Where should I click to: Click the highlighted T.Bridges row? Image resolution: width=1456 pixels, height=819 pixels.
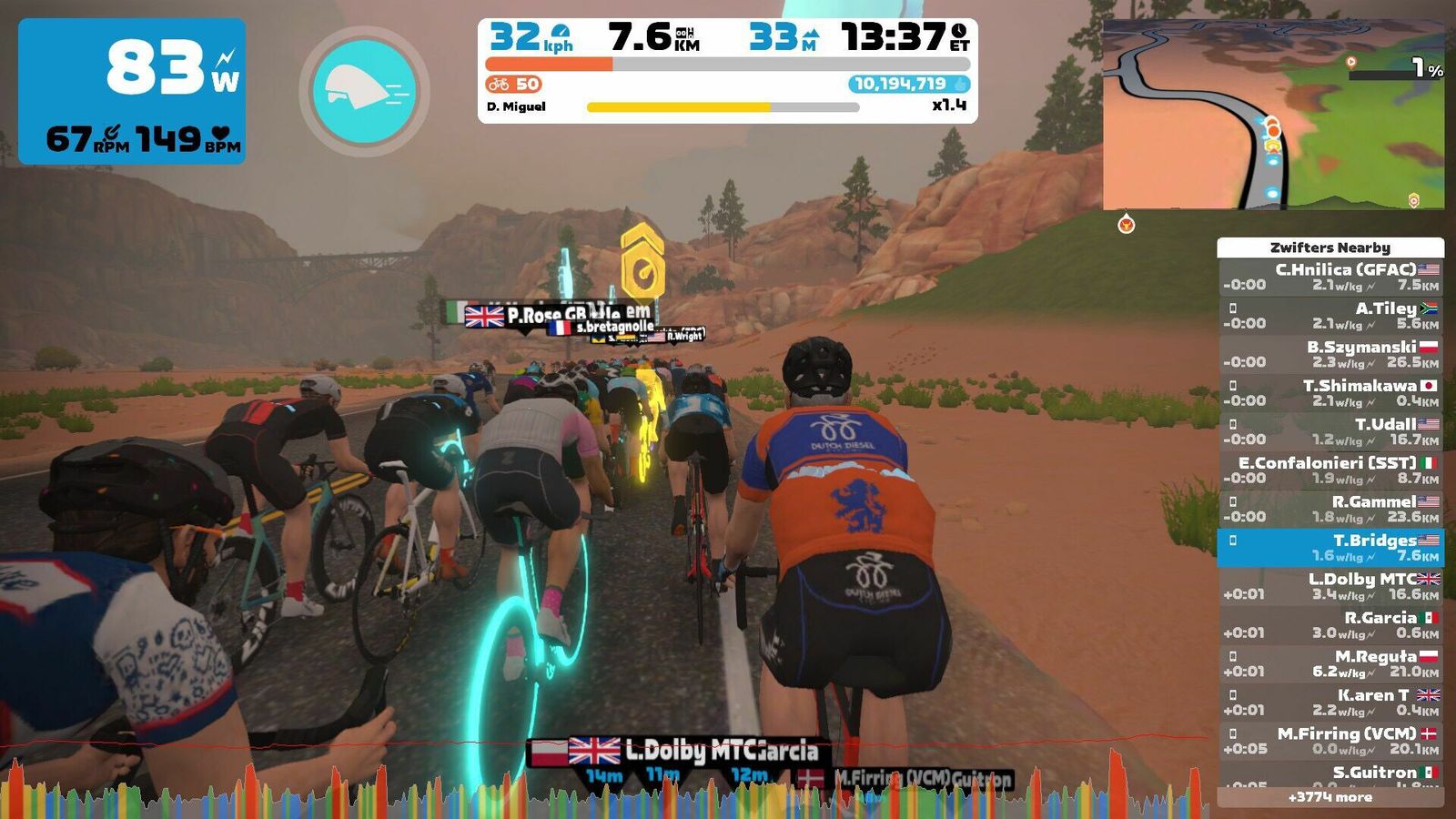pos(1330,547)
